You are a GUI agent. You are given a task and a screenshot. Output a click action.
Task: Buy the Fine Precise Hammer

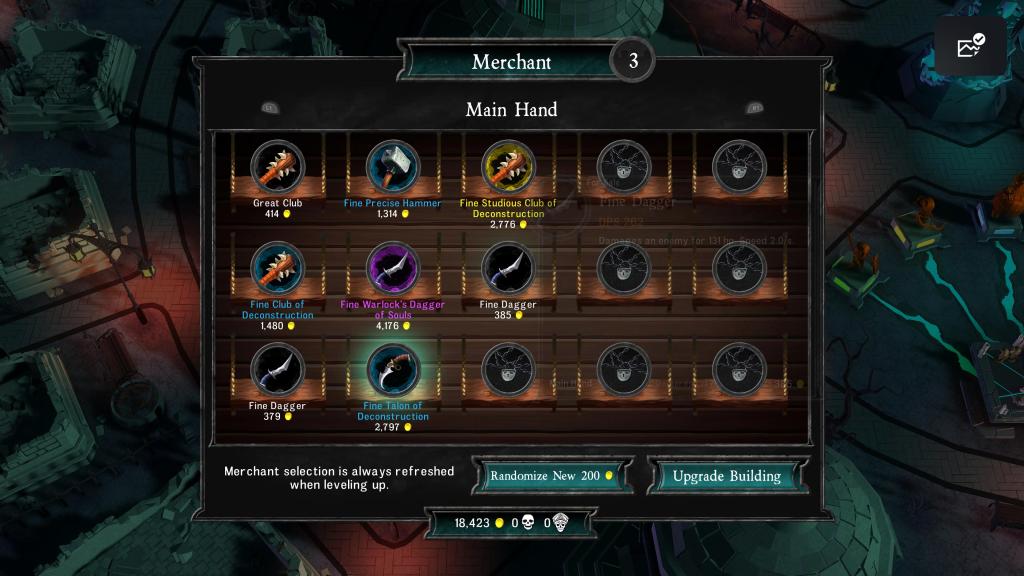click(393, 166)
